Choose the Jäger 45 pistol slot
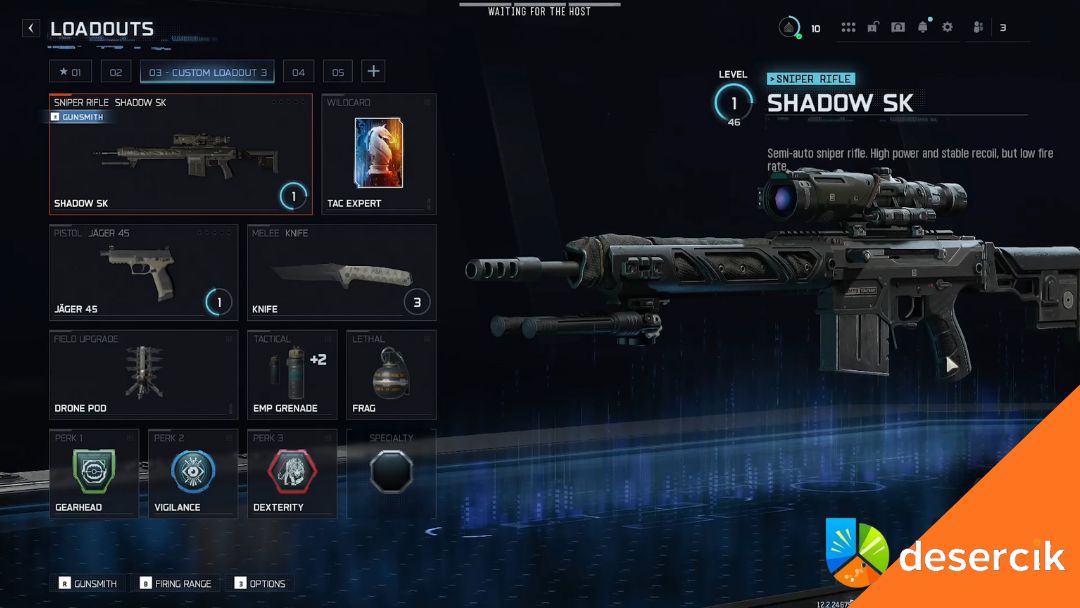Screen dimensions: 1080x608 tap(144, 271)
